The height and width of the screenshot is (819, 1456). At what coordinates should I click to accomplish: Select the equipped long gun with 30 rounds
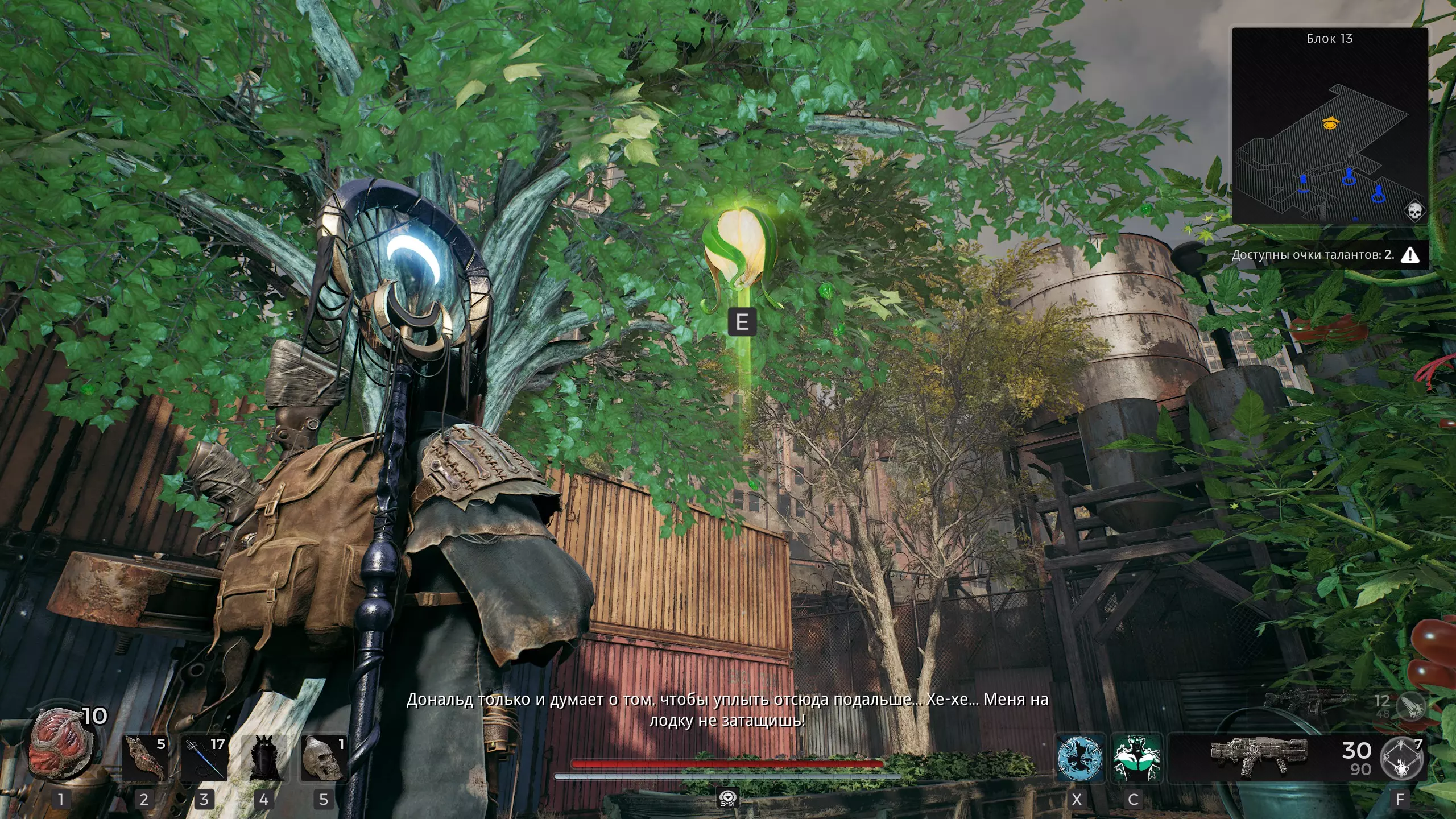(x=1259, y=756)
